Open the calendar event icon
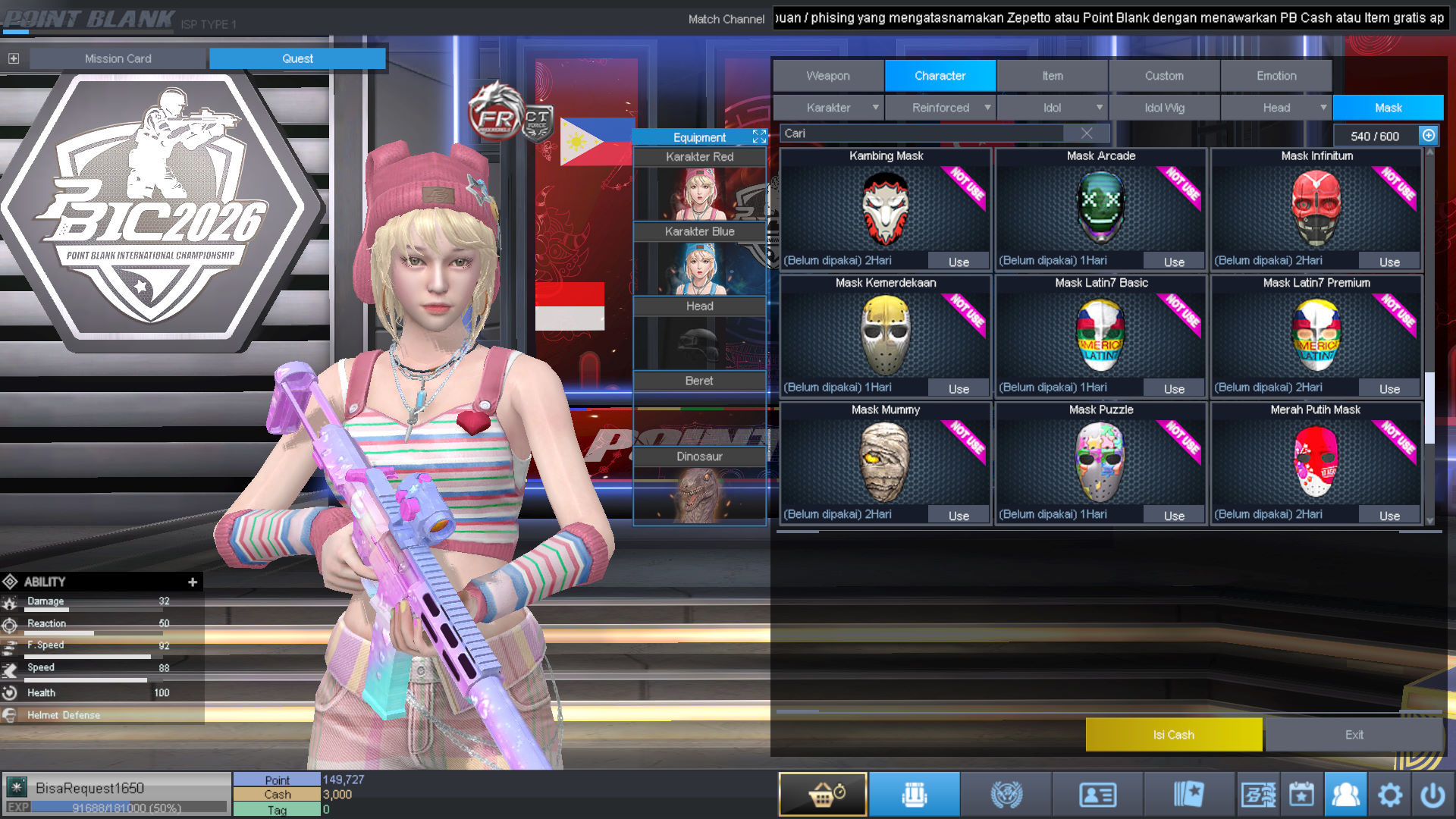The image size is (1456, 819). coord(1301,793)
